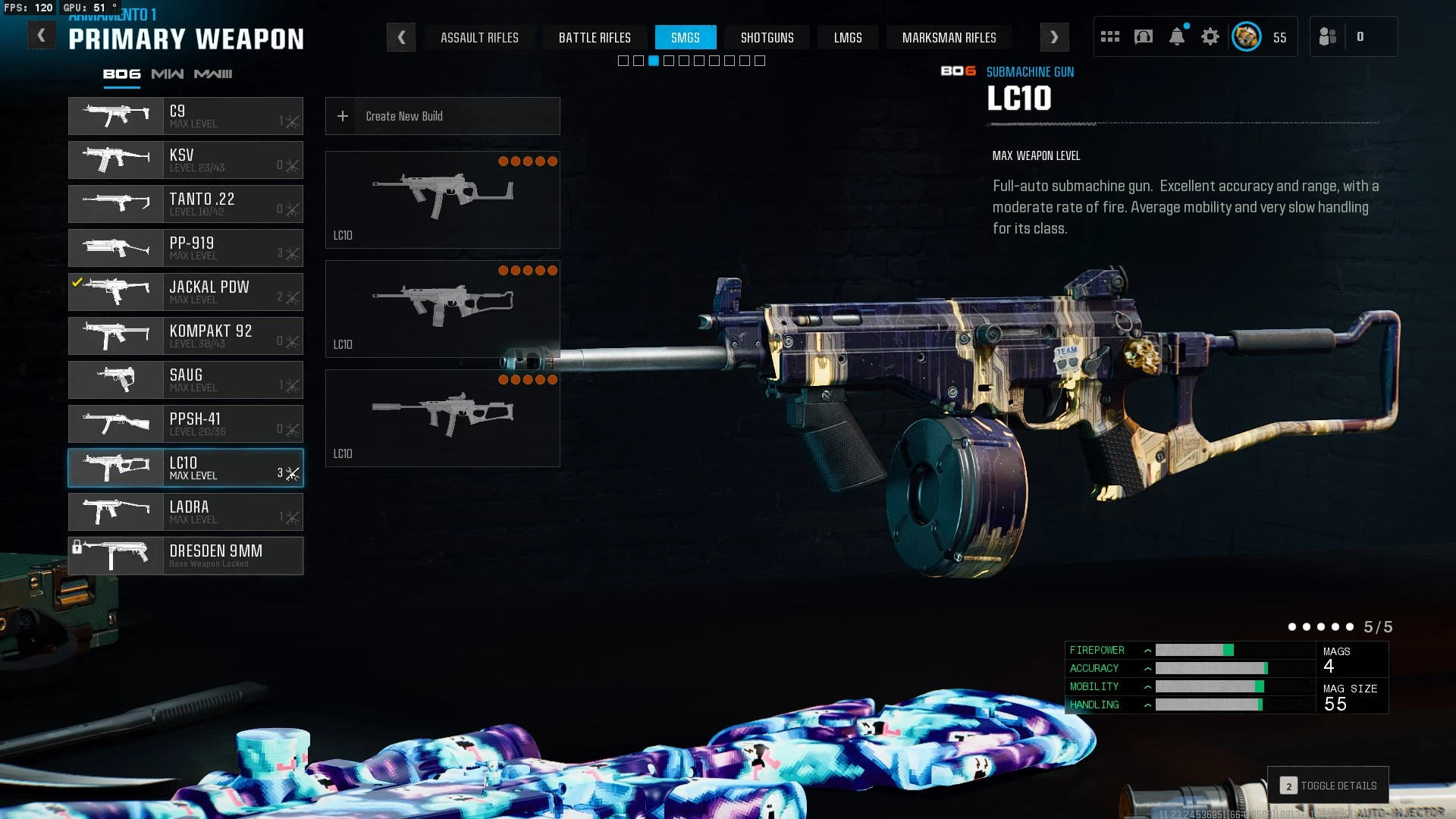Switch to the SHOTGUNS category tab
Viewport: 1456px width, 819px height.
767,37
